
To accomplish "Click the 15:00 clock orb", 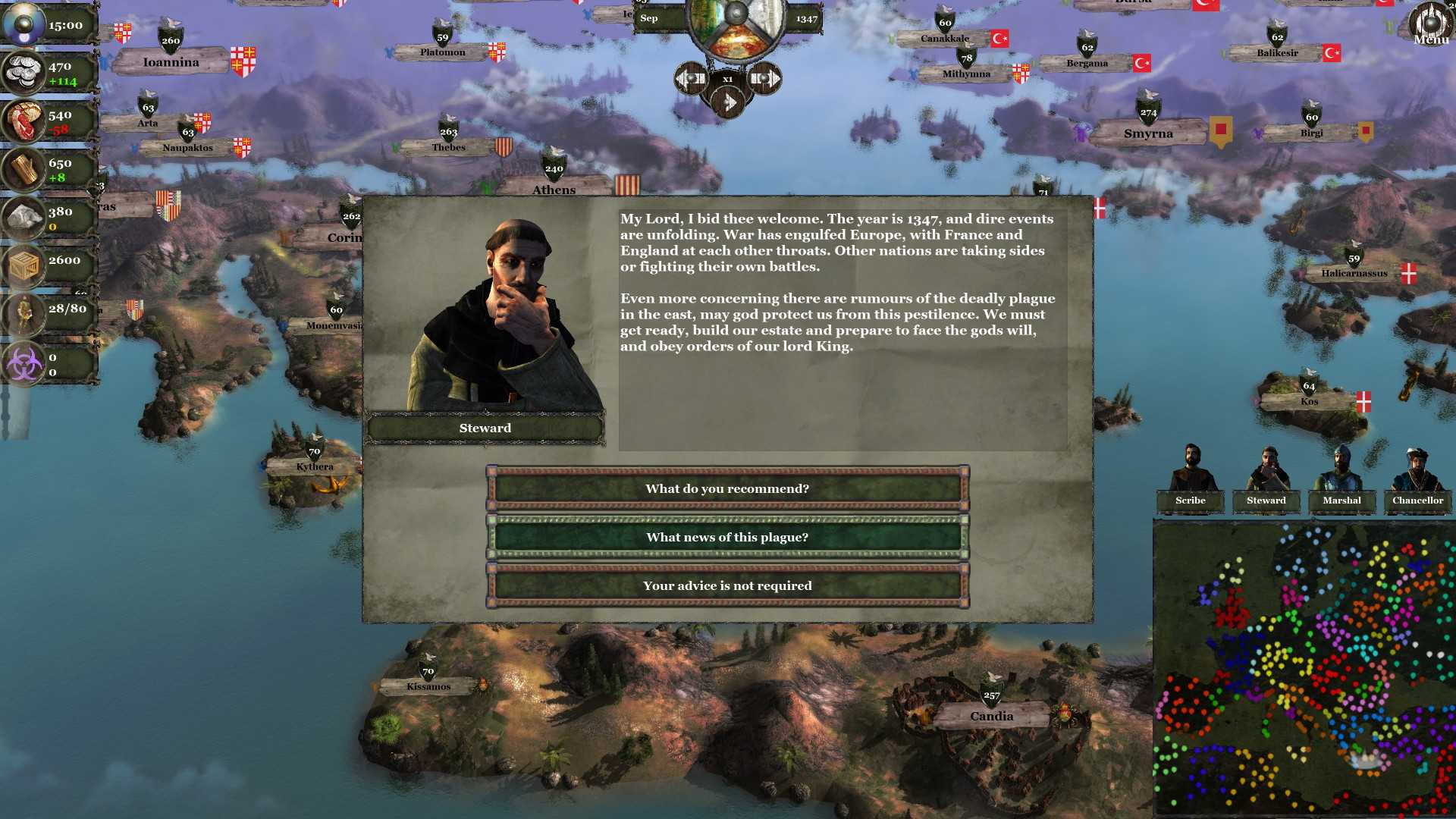I will pos(23,23).
